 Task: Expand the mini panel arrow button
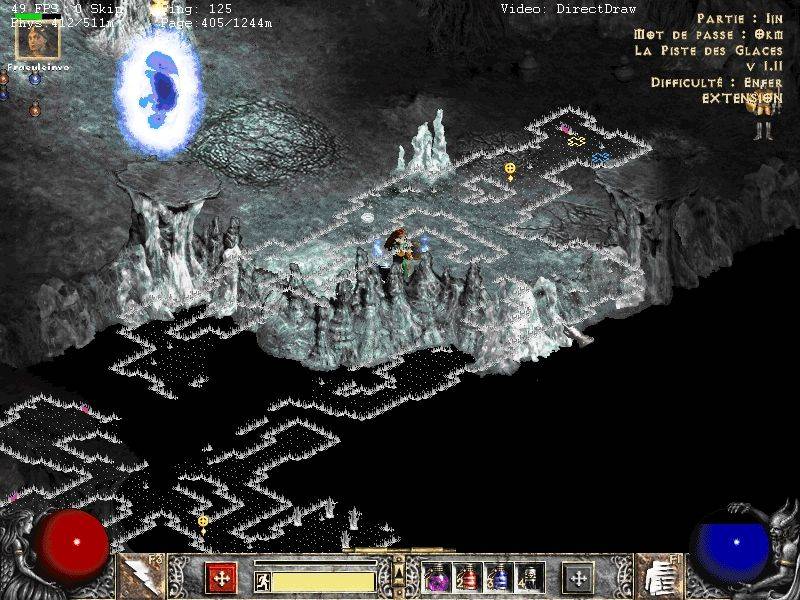point(398,568)
